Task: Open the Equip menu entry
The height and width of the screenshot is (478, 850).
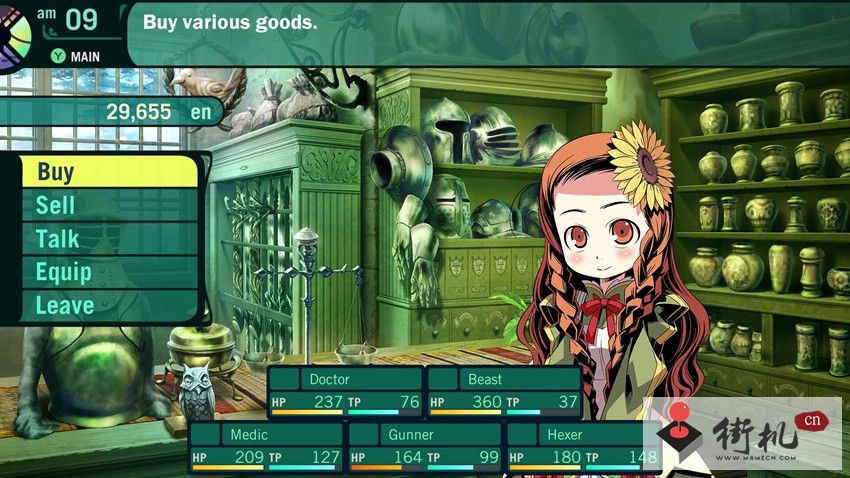Action: click(108, 272)
